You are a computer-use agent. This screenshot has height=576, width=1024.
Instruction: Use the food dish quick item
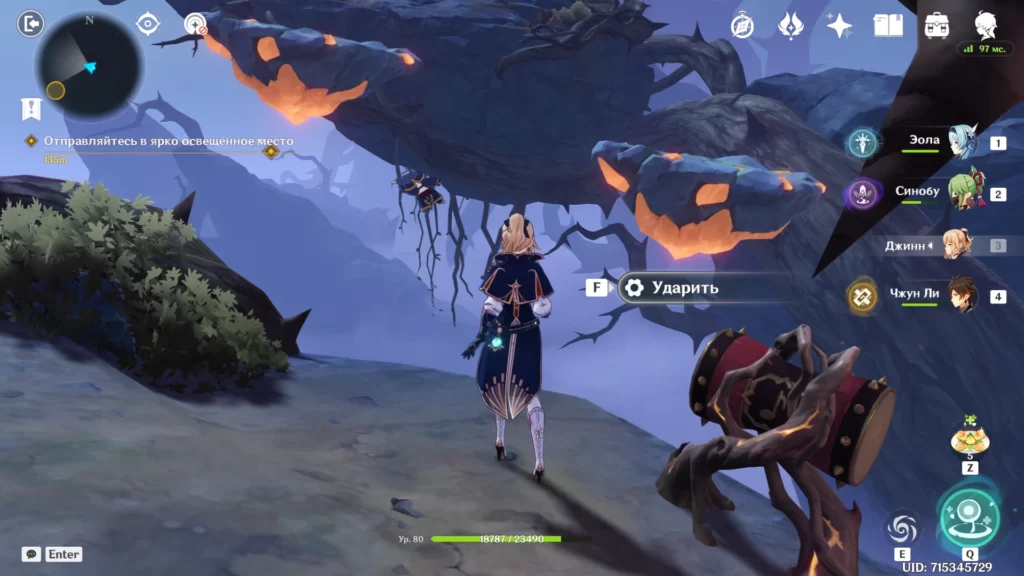969,437
